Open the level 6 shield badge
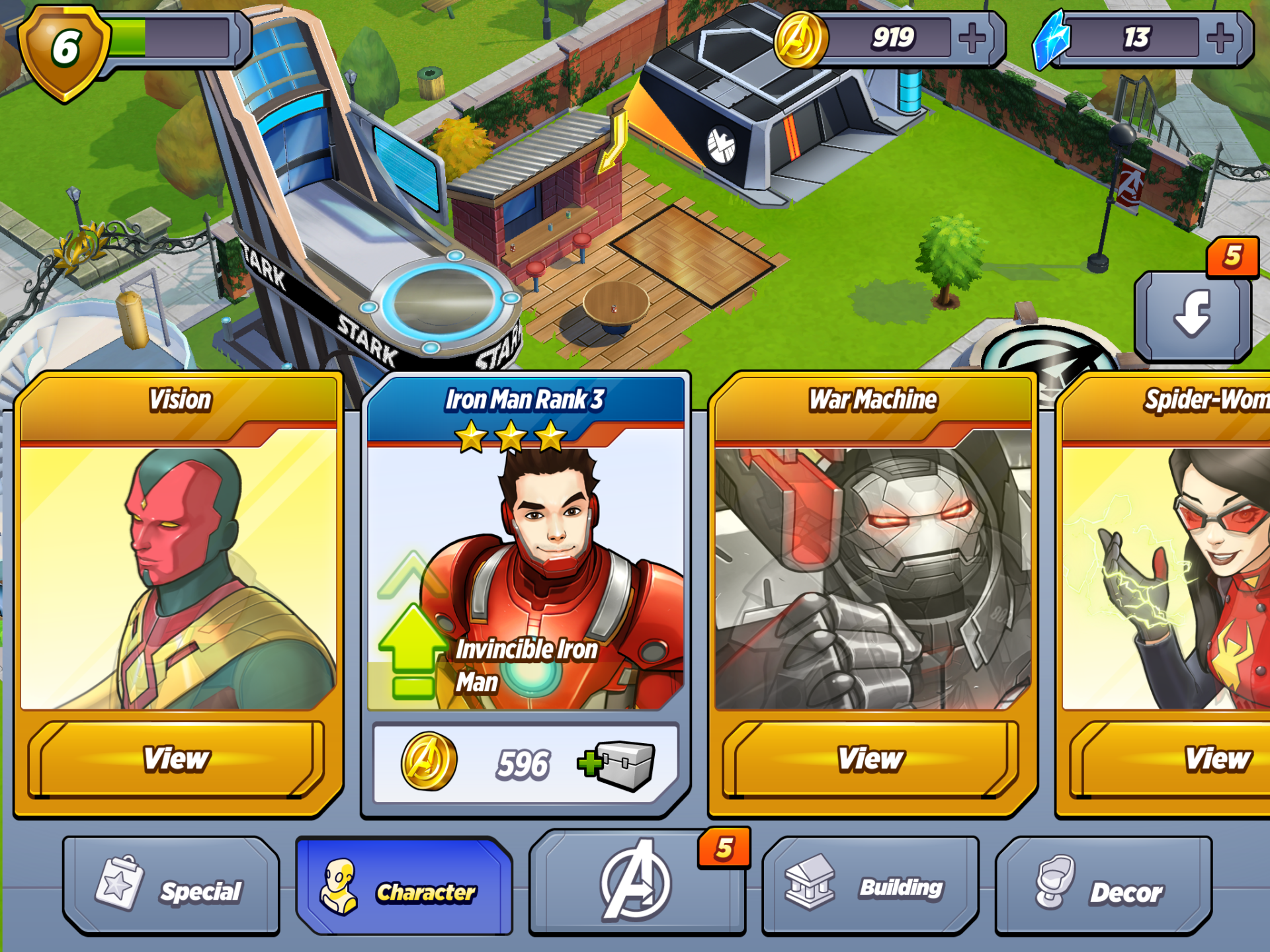Screen dimensions: 1270x952 (65, 50)
